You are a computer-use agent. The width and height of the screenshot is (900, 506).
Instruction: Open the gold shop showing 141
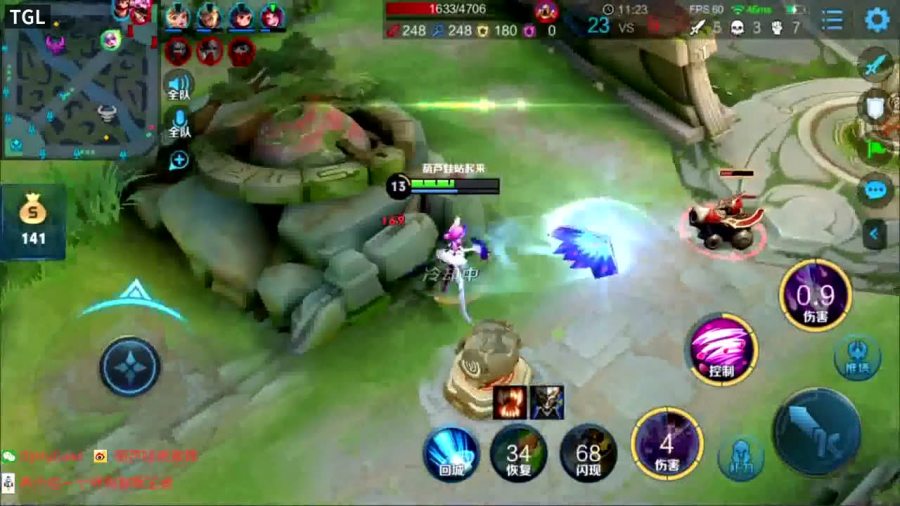coord(34,220)
